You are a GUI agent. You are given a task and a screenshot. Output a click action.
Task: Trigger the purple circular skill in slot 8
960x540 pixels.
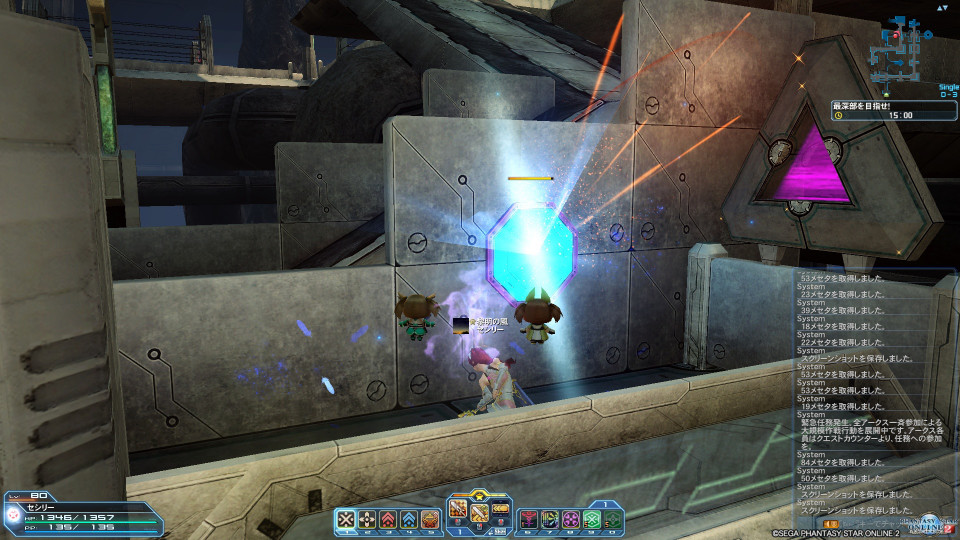point(571,519)
